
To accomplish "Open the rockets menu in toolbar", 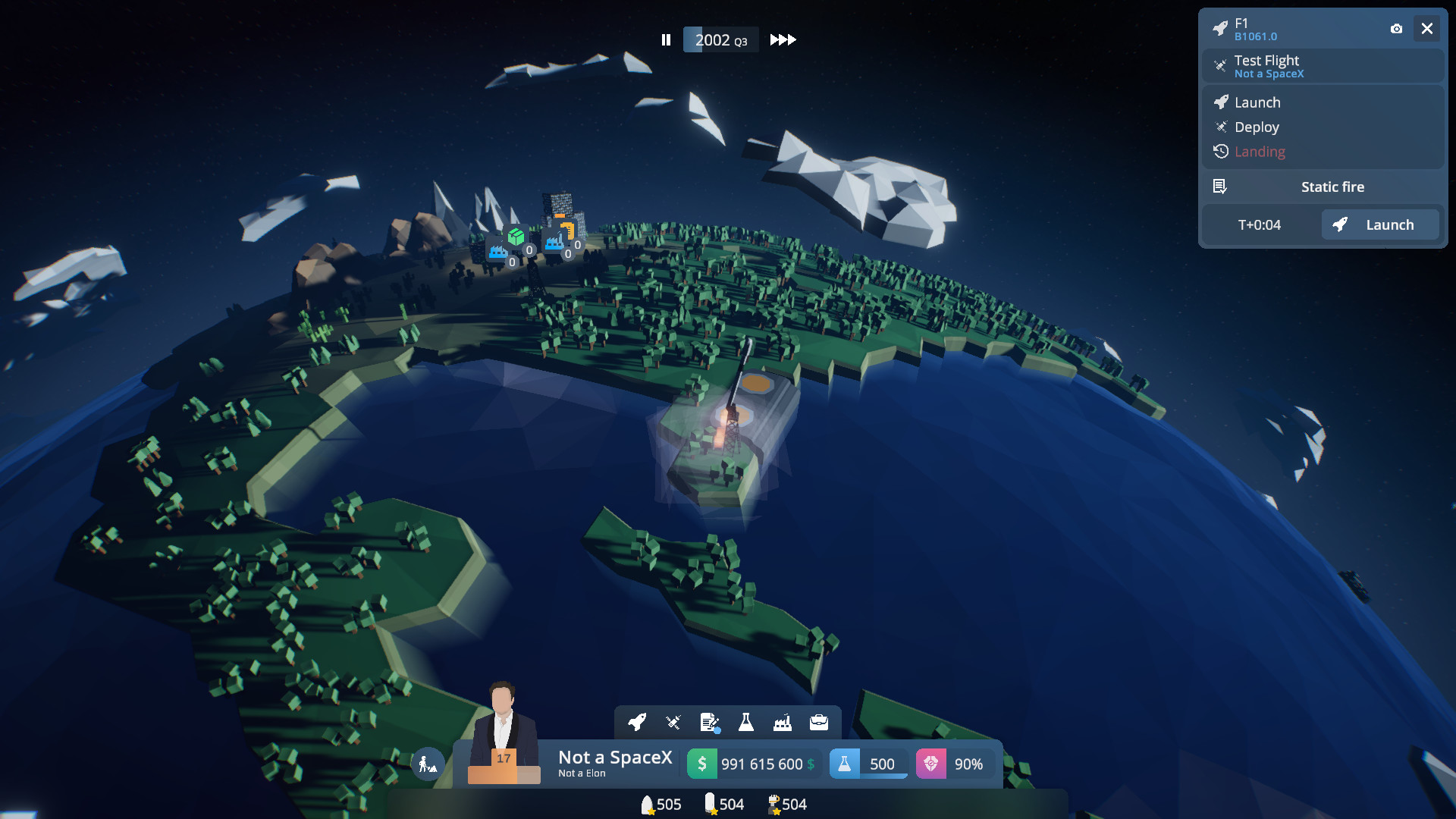I will 637,723.
